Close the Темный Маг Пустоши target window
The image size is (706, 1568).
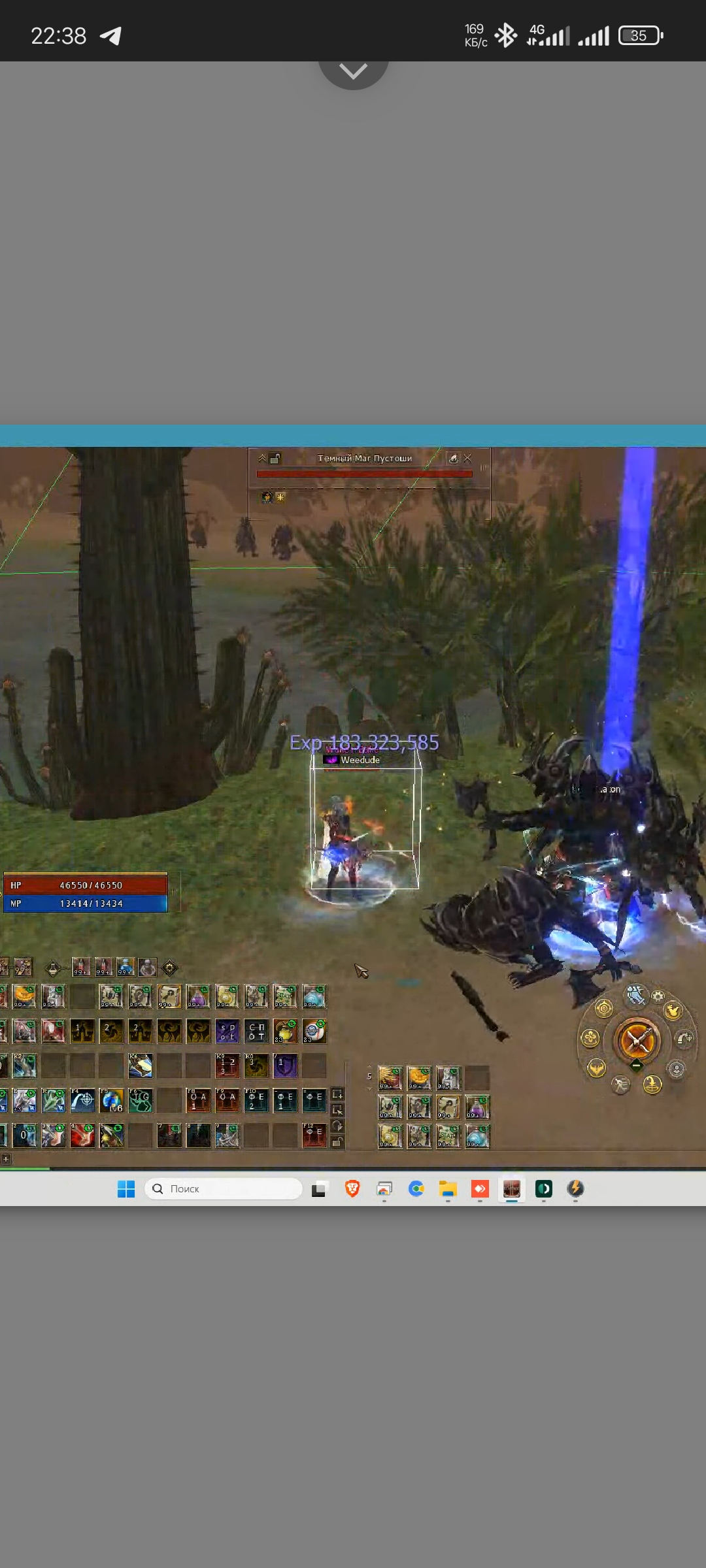pyautogui.click(x=468, y=459)
